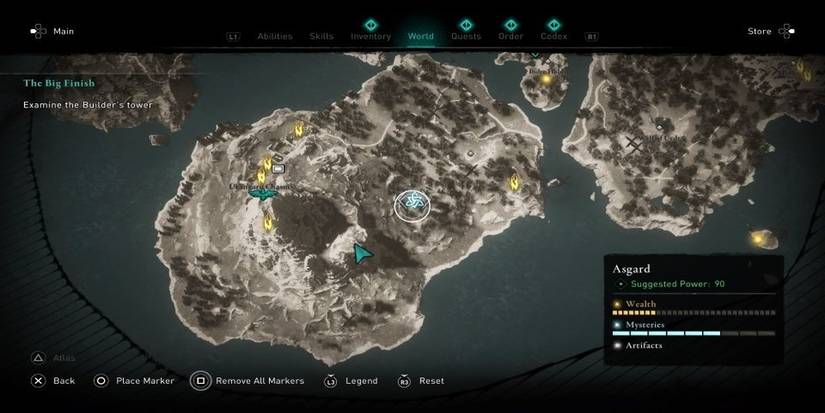Open the Codex tab
The image size is (825, 413).
click(554, 36)
